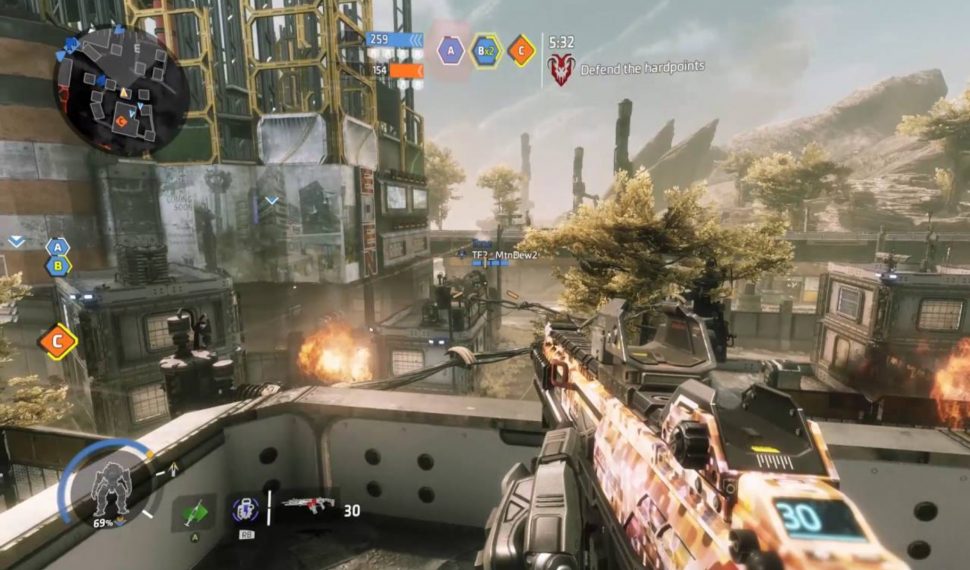The height and width of the screenshot is (570, 970).
Task: Select orange hardpoint C icon beside the timer
Action: point(521,50)
